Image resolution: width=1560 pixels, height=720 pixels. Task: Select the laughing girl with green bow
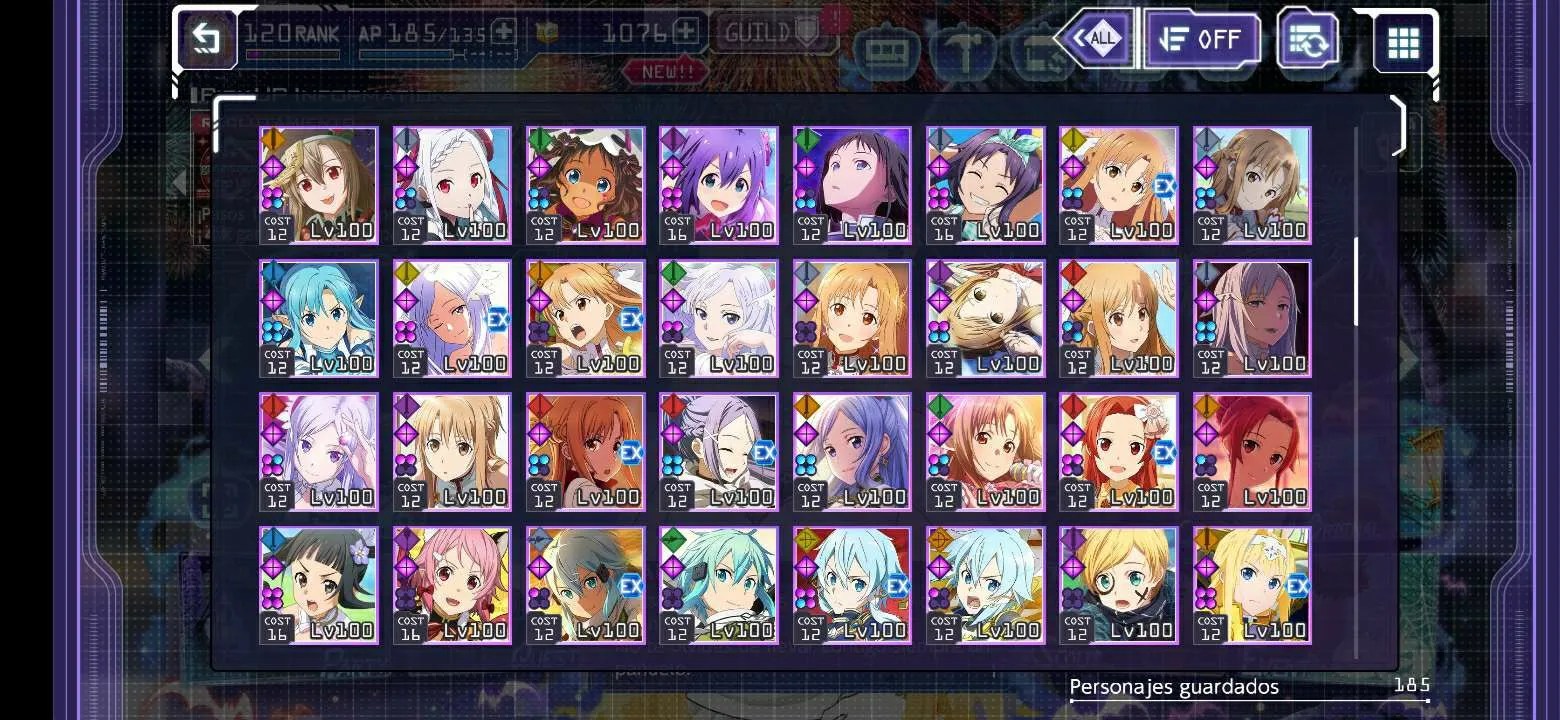985,185
